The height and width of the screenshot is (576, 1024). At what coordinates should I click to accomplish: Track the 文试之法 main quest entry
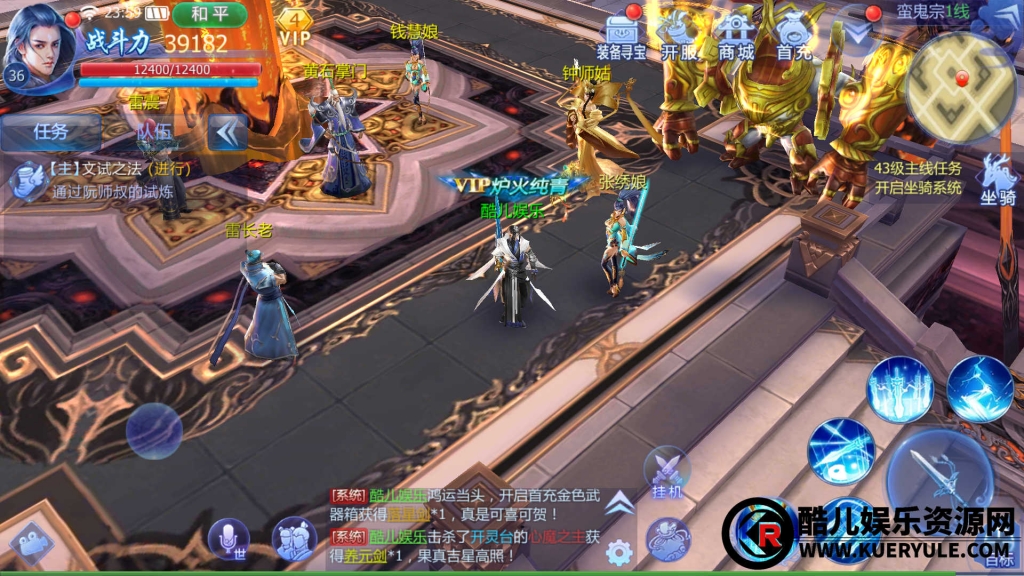(100, 178)
